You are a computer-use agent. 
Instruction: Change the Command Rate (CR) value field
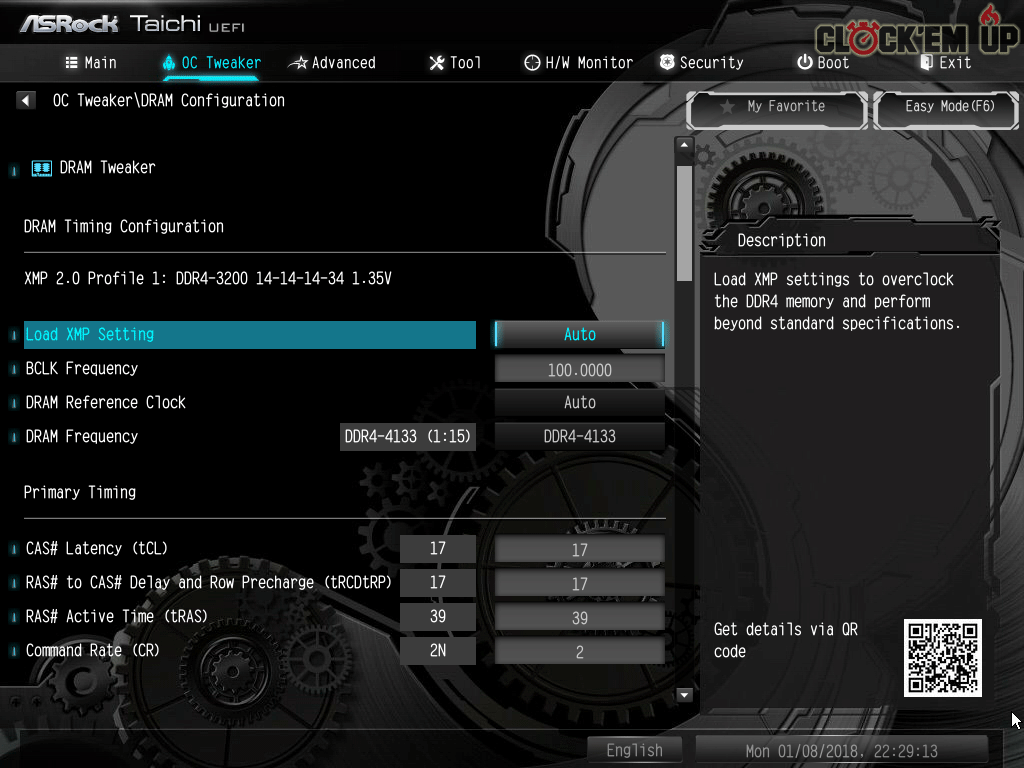[579, 652]
